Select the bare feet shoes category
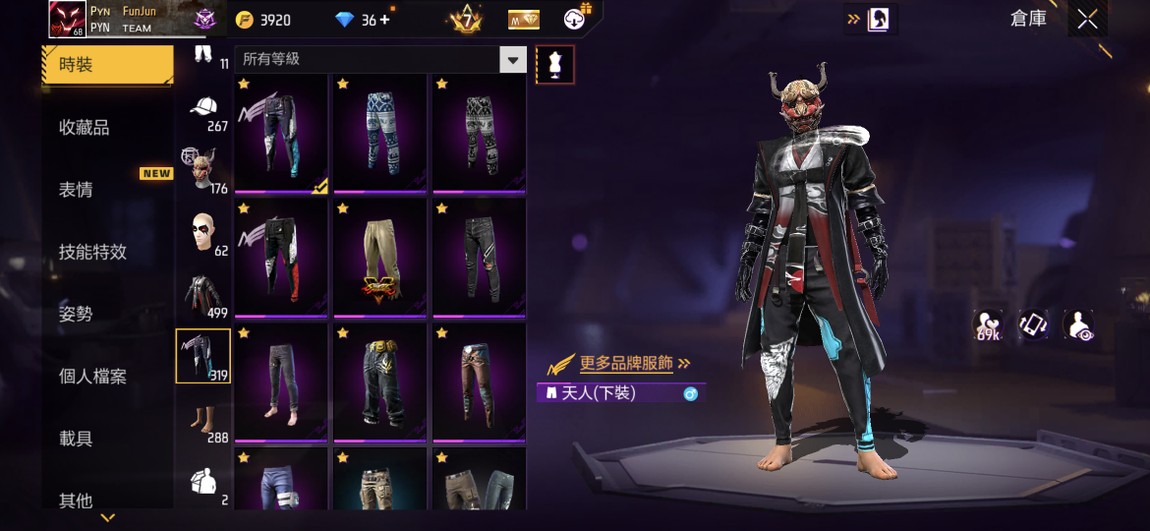 [x=203, y=420]
